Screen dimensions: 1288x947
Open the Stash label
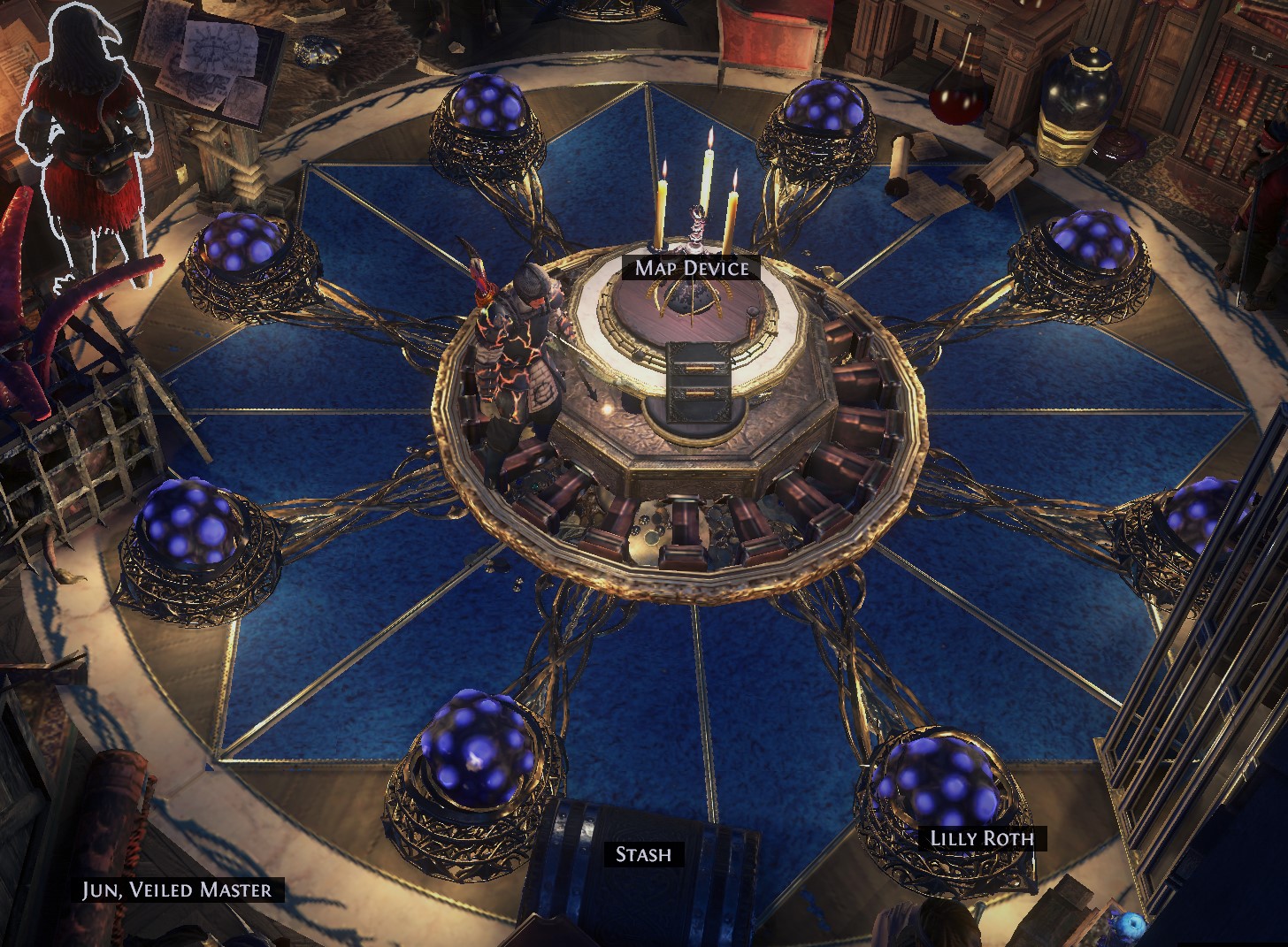pos(643,854)
